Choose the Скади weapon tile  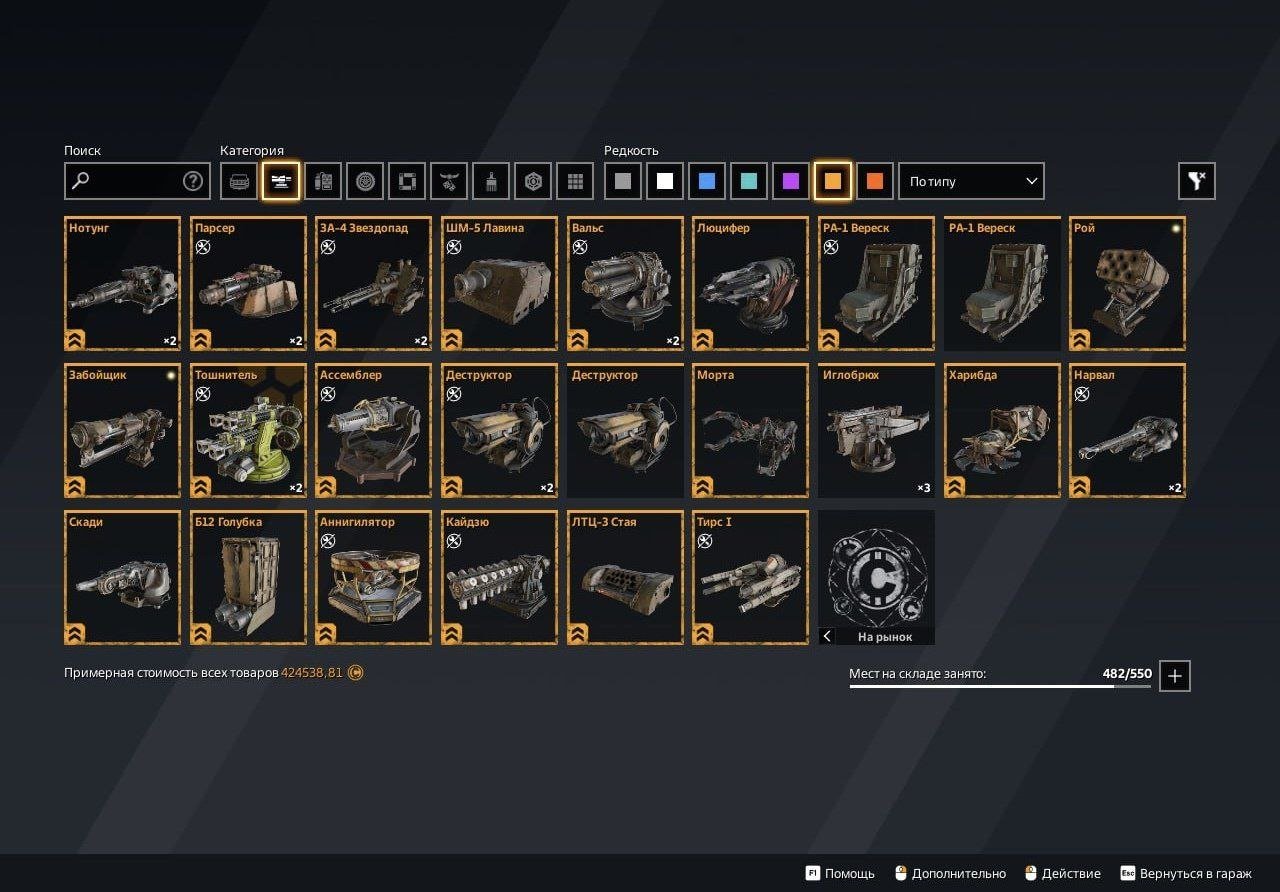coord(122,578)
